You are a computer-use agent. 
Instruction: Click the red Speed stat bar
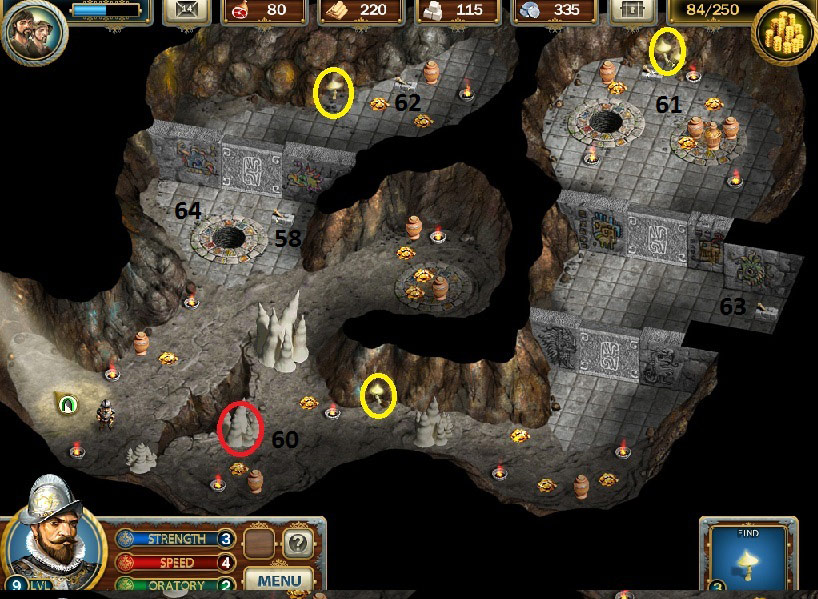[x=174, y=563]
